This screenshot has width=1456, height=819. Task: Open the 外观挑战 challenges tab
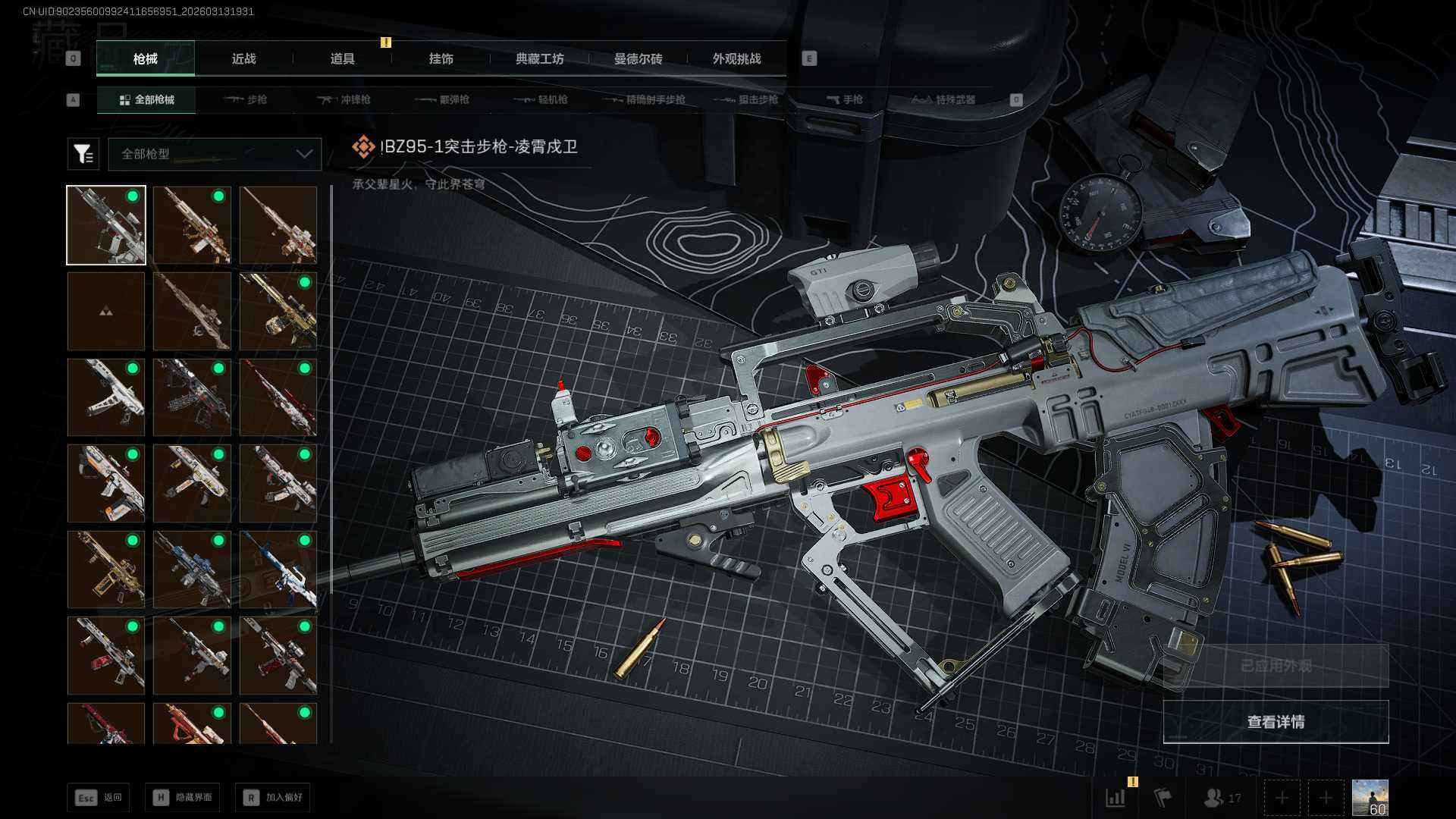coord(736,58)
